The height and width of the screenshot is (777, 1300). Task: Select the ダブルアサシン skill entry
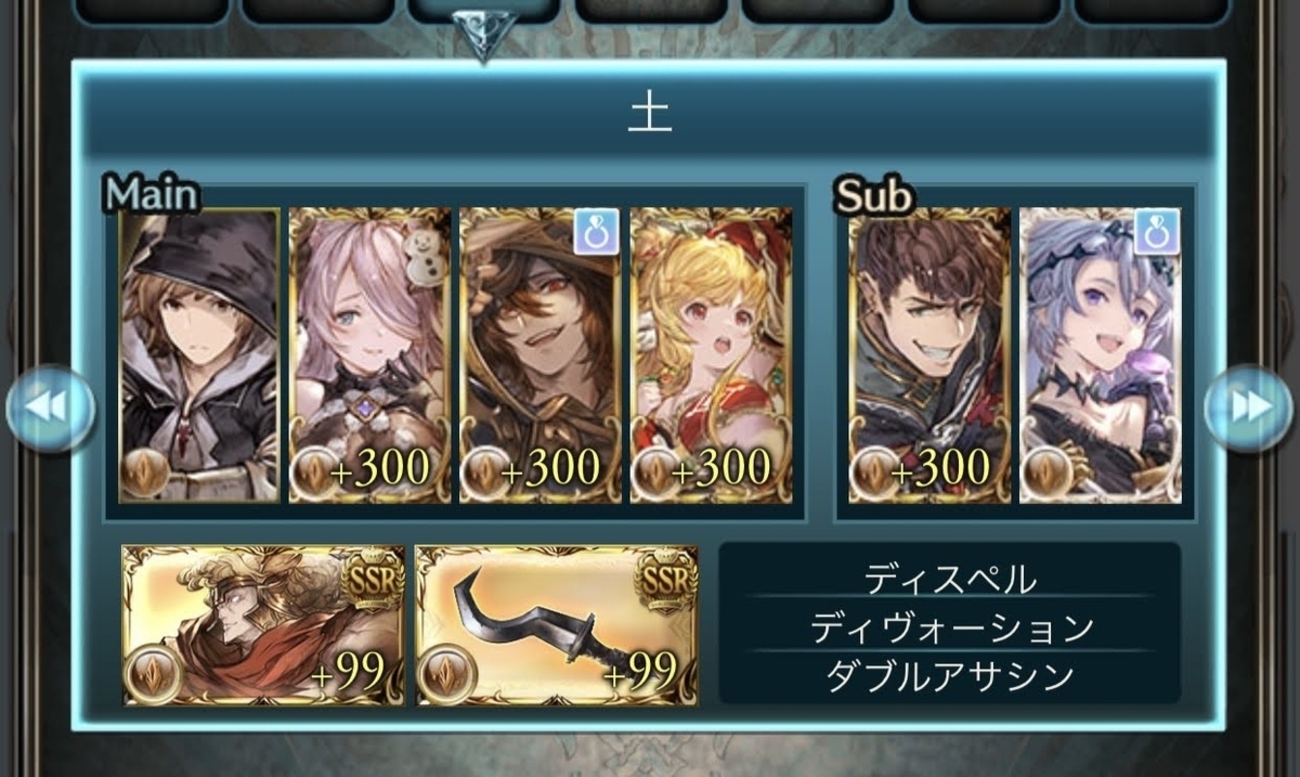[x=950, y=676]
